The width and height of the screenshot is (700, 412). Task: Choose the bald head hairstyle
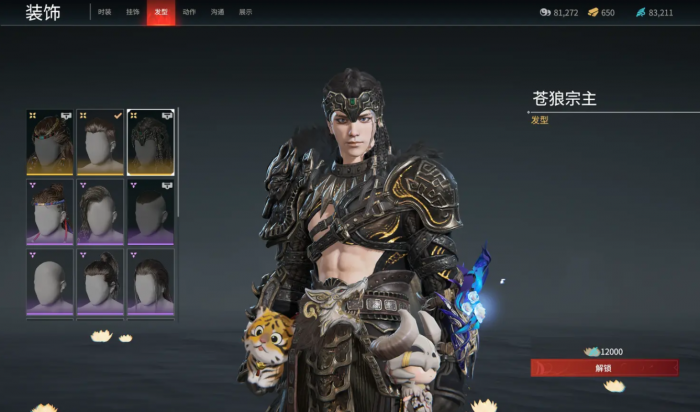(50, 282)
